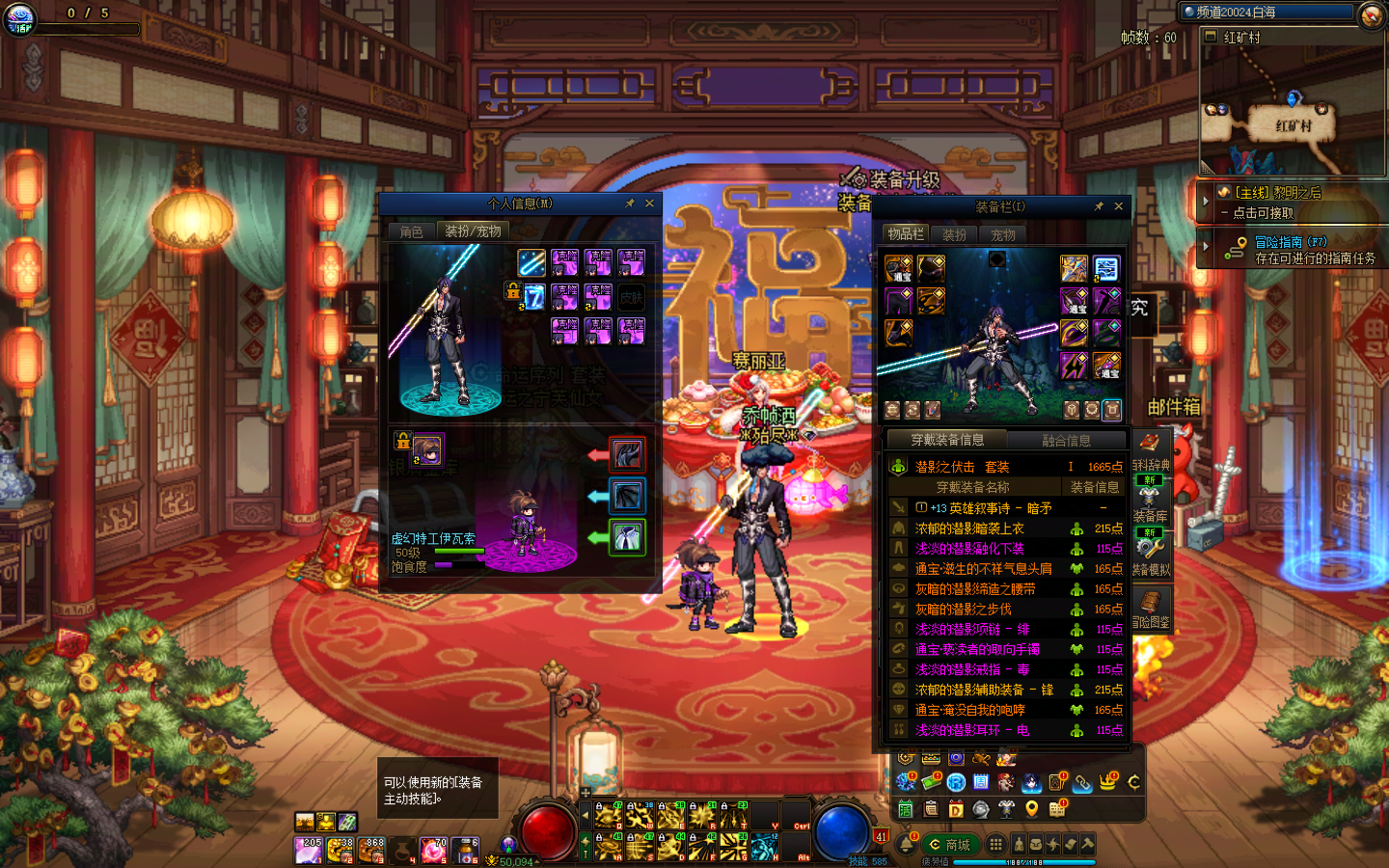
Task: Close the 装备栏 equipment window
Action: tap(1118, 206)
